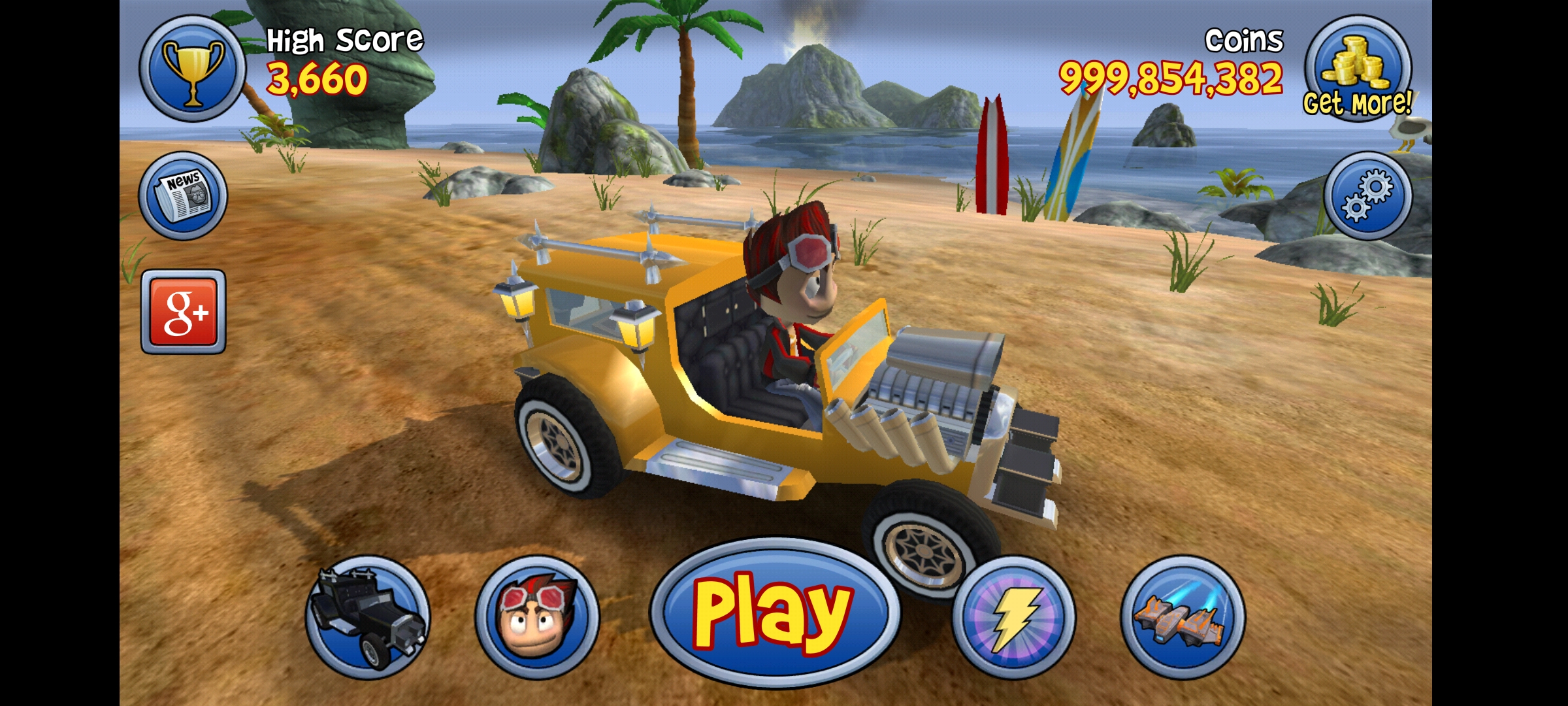Choose a driver via the character face
The width and height of the screenshot is (1568, 706).
pos(536,617)
